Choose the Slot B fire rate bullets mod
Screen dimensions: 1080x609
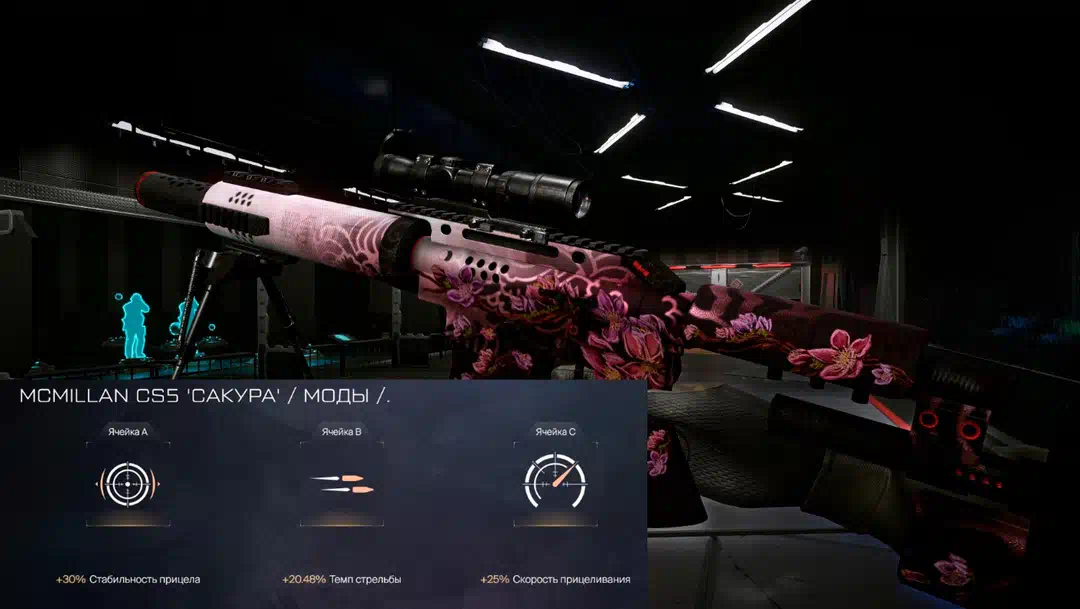pos(342,485)
